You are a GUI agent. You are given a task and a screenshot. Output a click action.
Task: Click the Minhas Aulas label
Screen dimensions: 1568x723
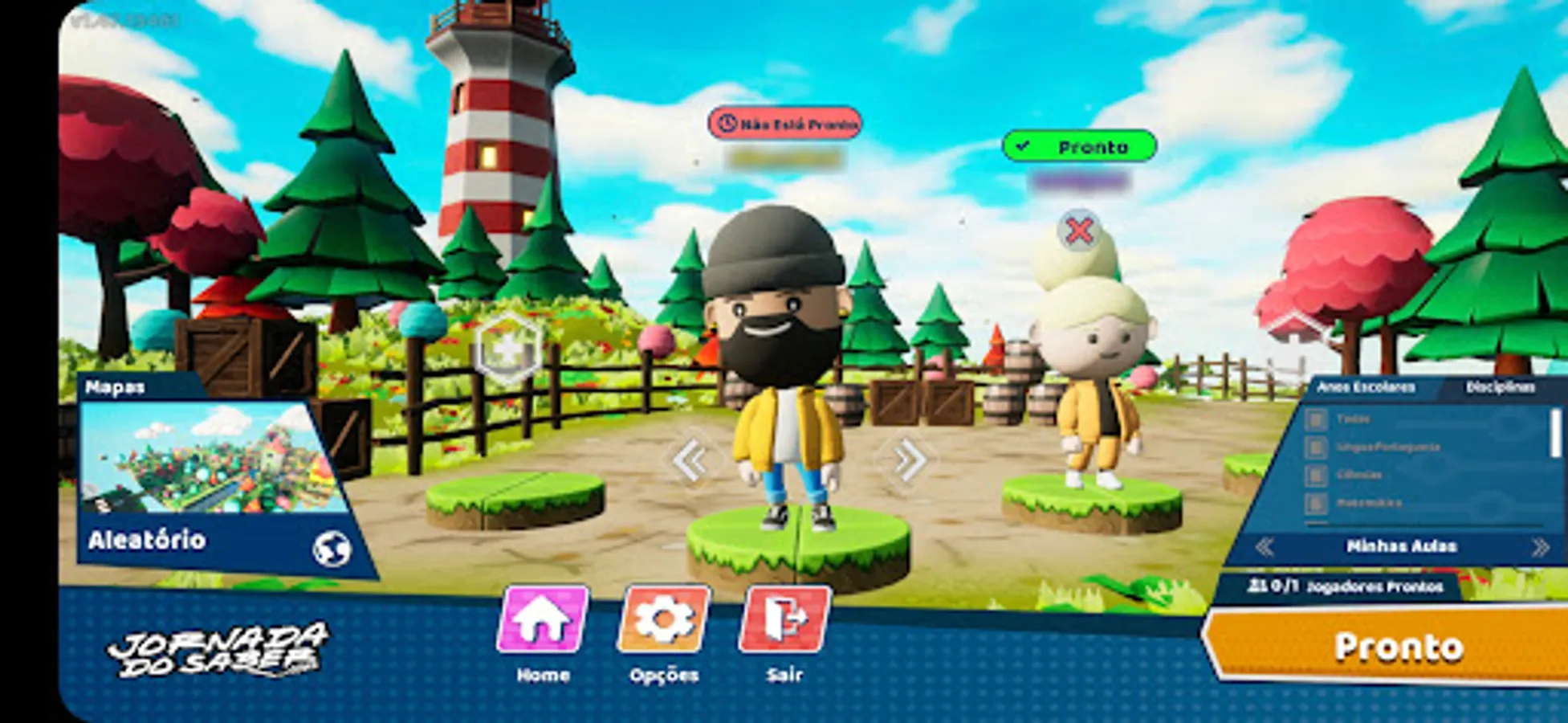[1401, 547]
